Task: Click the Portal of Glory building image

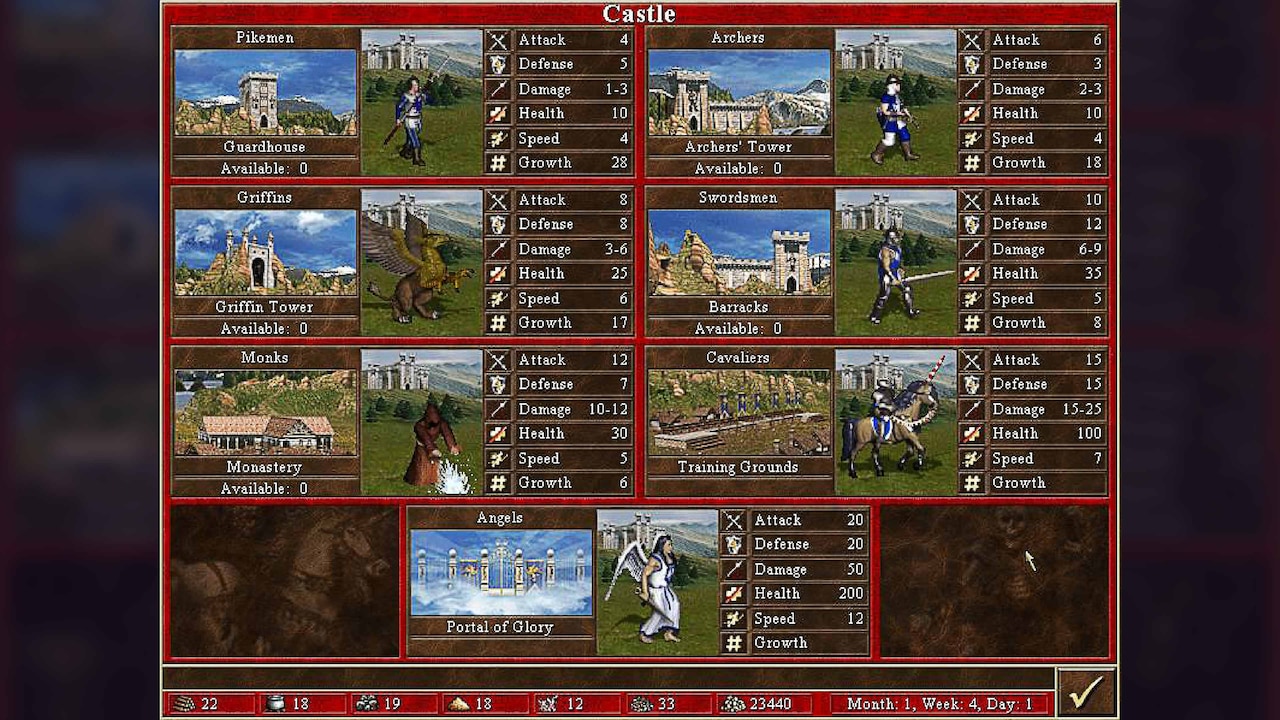Action: pyautogui.click(x=499, y=572)
